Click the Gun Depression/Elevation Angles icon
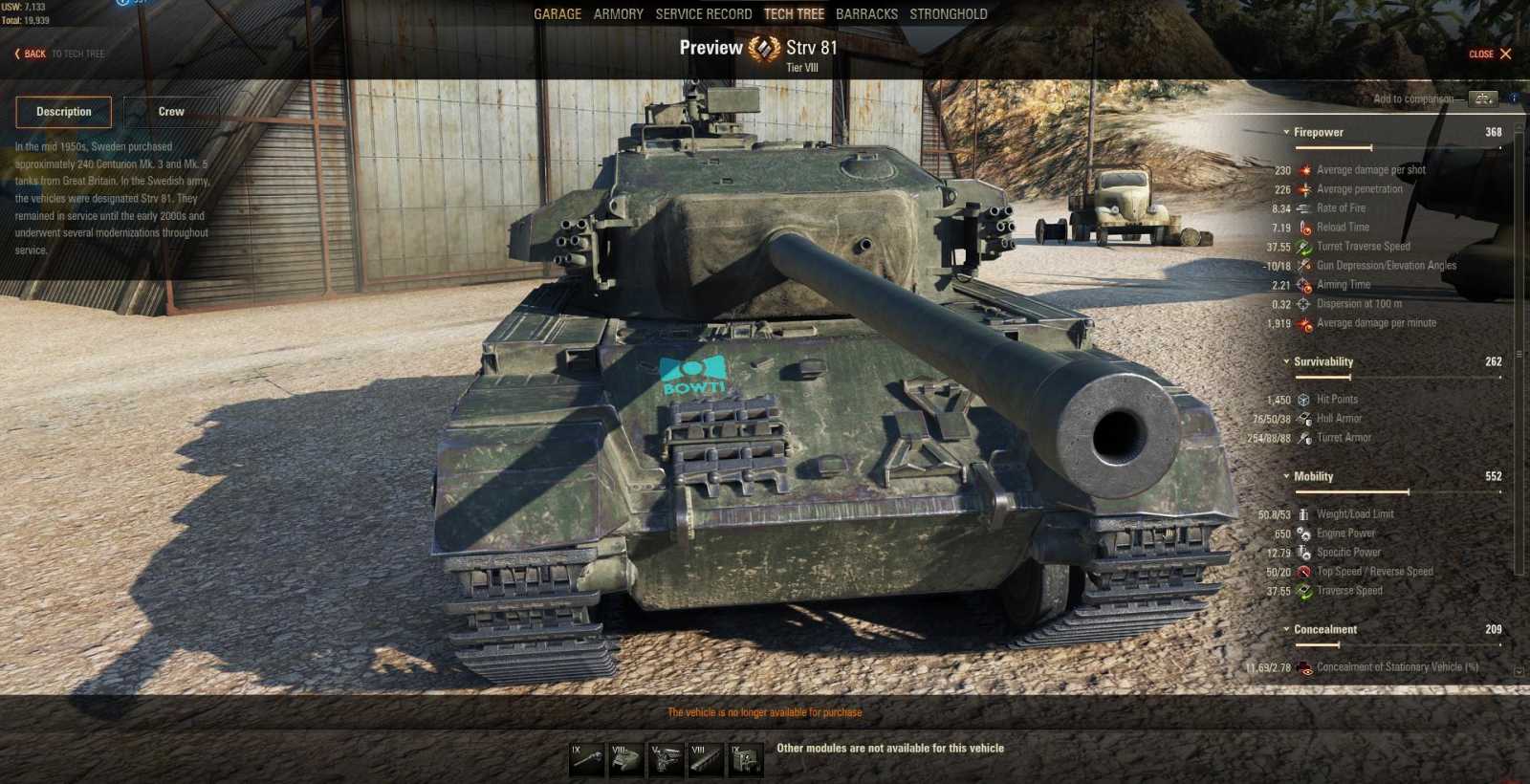This screenshot has width=1530, height=784. pyautogui.click(x=1302, y=265)
